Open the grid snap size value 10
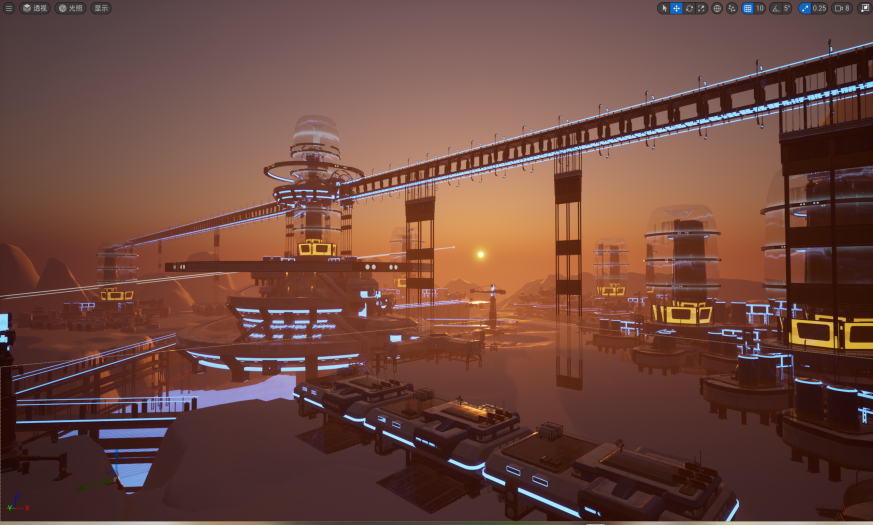Screen dimensions: 873x525 point(759,8)
